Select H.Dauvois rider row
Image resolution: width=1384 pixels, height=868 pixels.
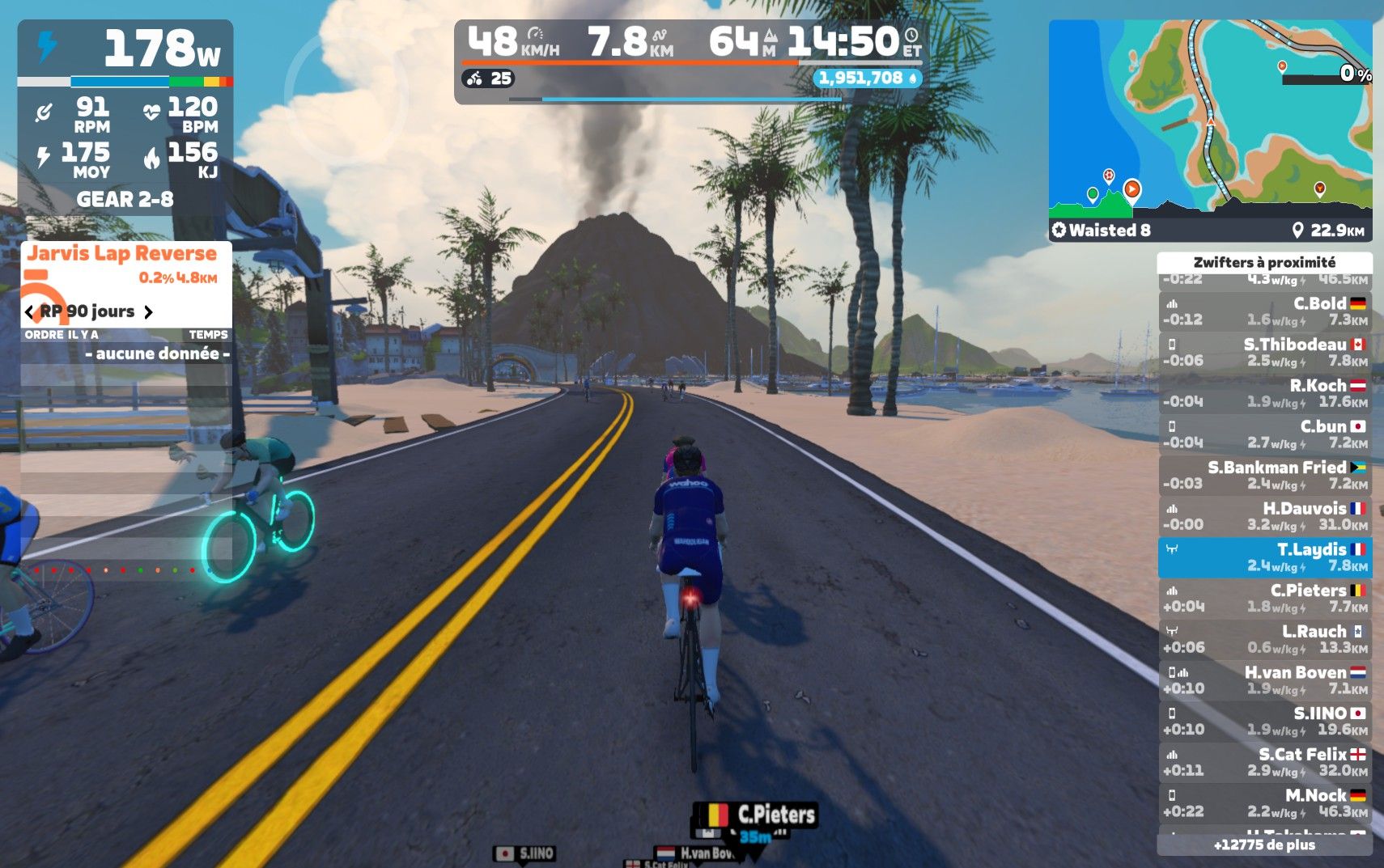[x=1264, y=516]
